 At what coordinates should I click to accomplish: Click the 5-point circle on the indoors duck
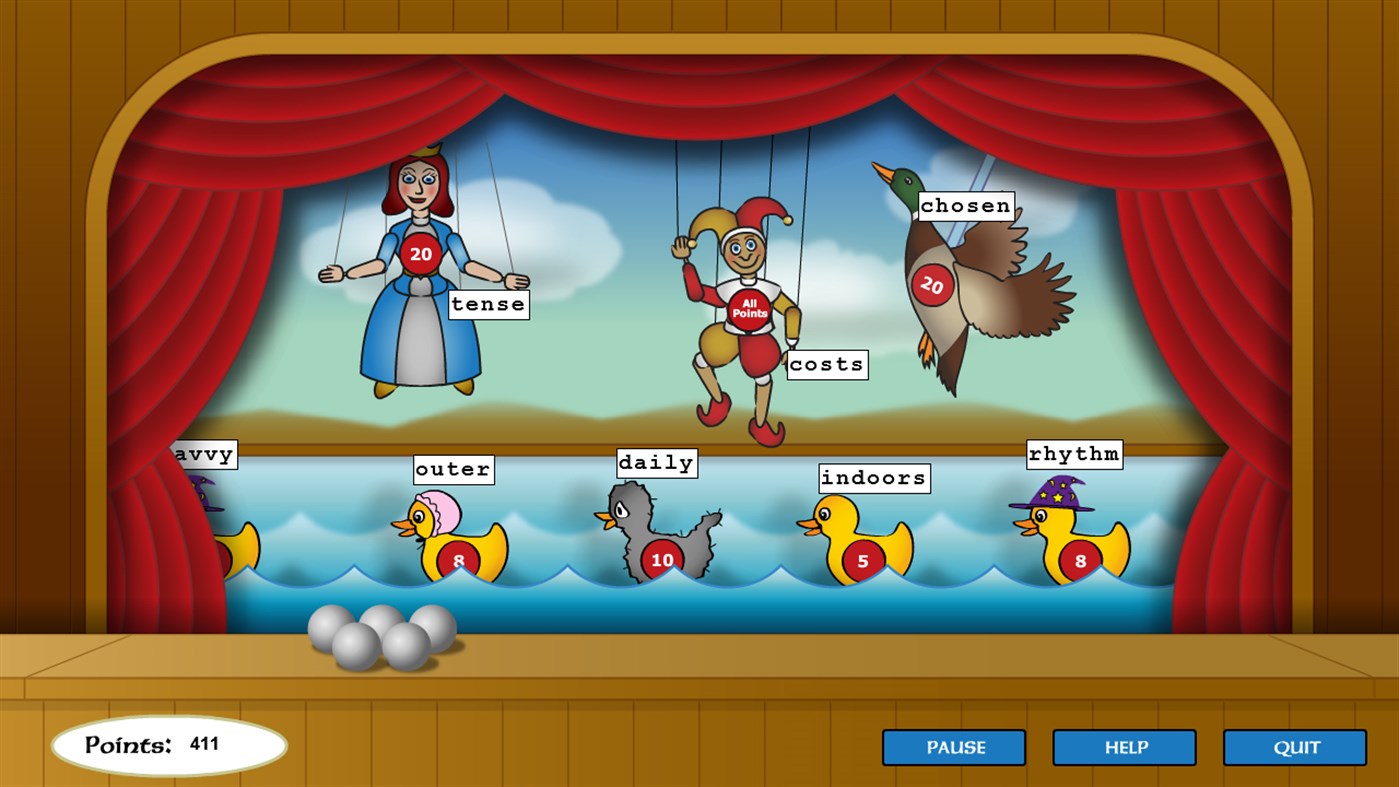pos(861,561)
